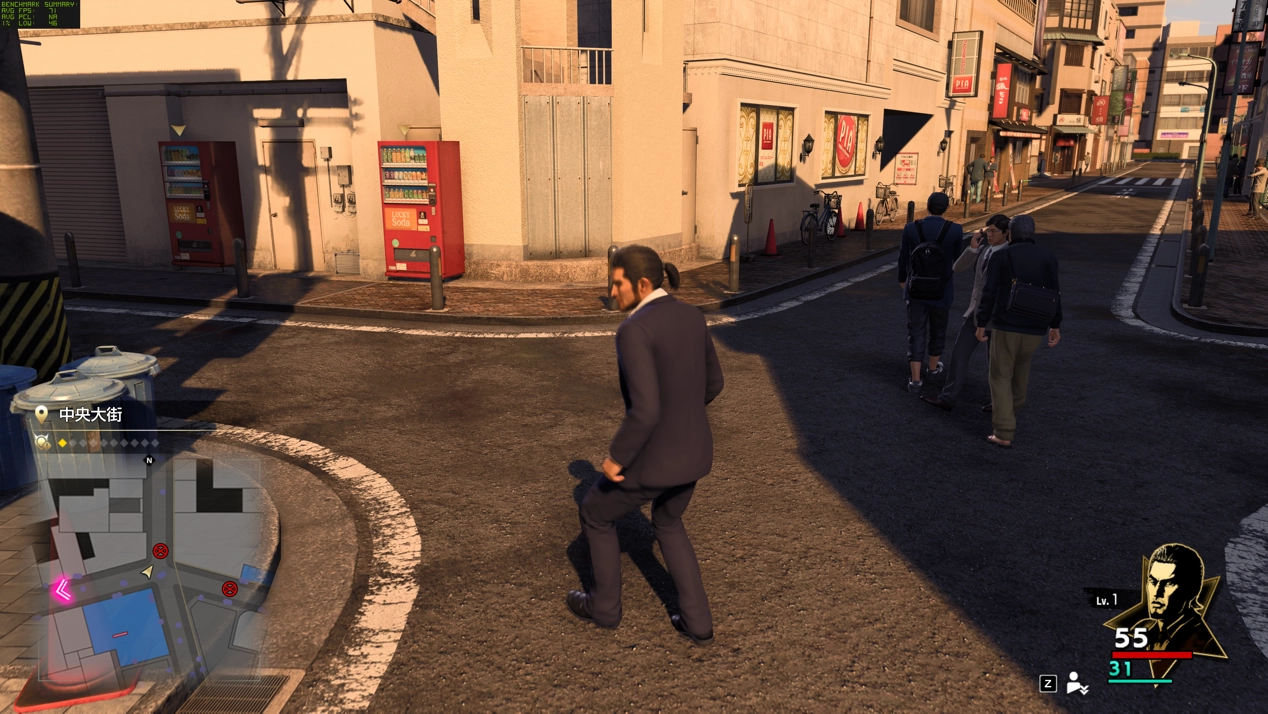The width and height of the screenshot is (1268, 714).
Task: Select the location pin beside 中央大街
Action: tap(42, 414)
